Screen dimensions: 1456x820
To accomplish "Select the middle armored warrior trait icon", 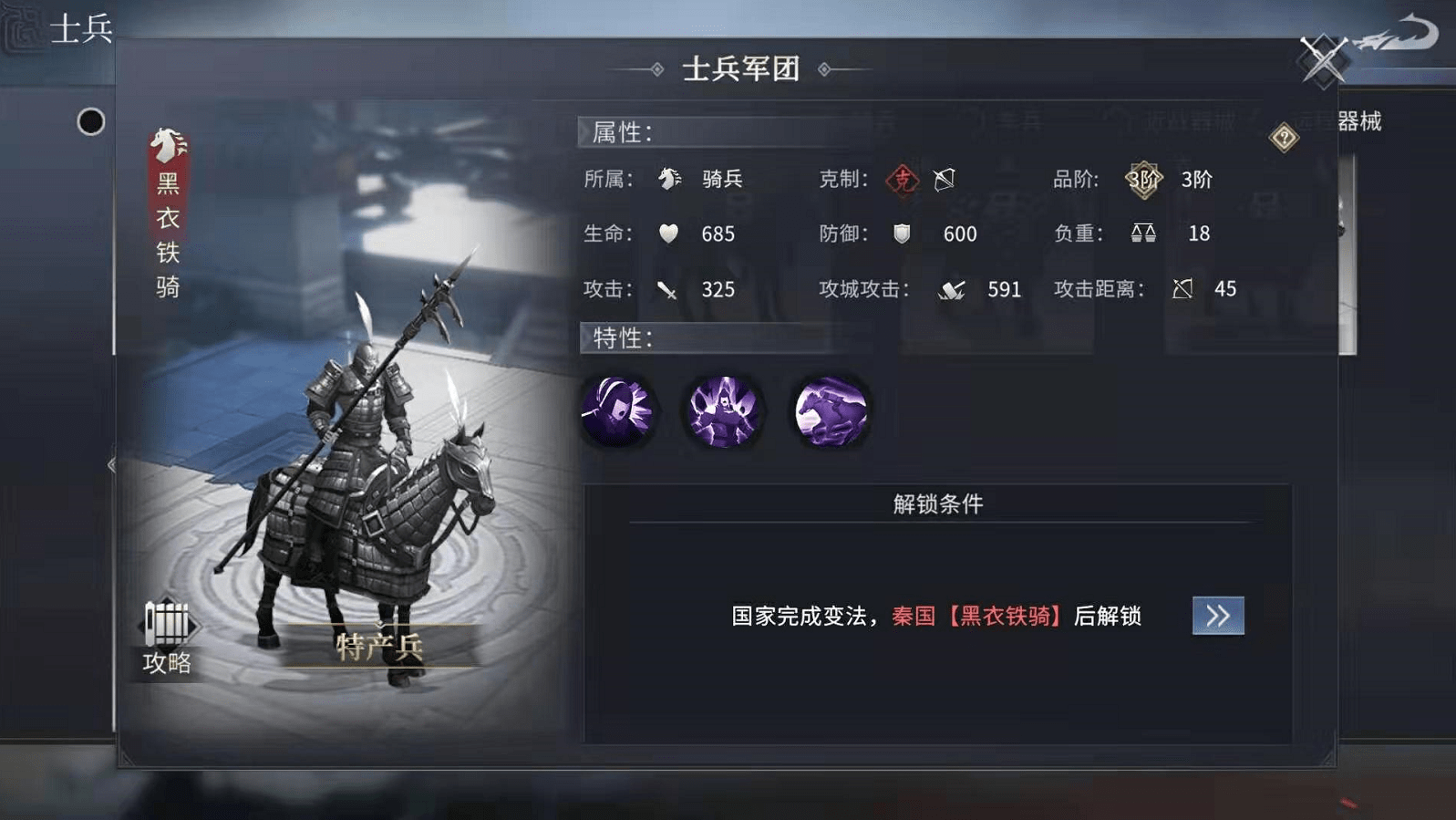I will pyautogui.click(x=724, y=412).
